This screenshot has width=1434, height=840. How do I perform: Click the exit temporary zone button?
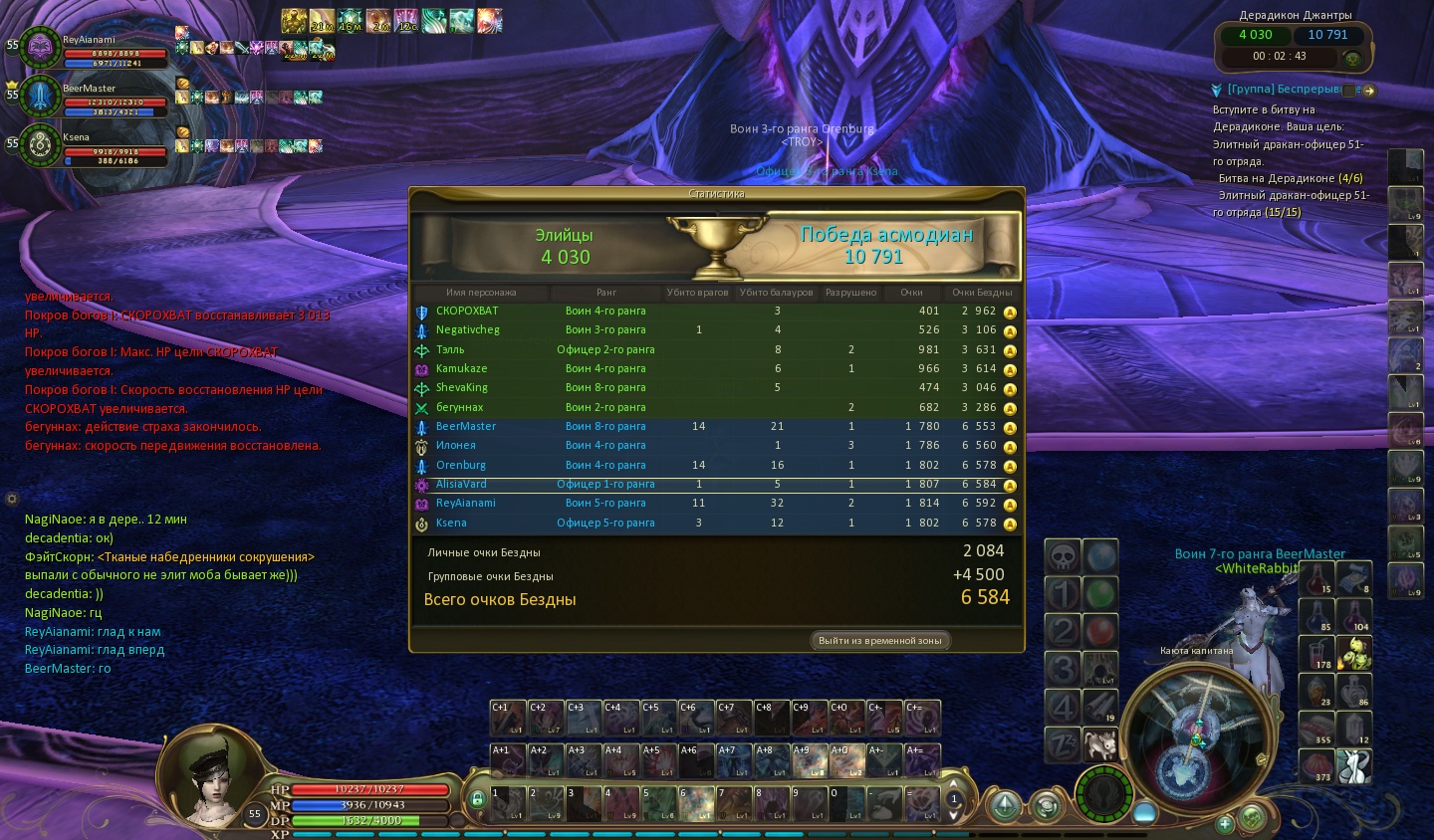pos(879,641)
